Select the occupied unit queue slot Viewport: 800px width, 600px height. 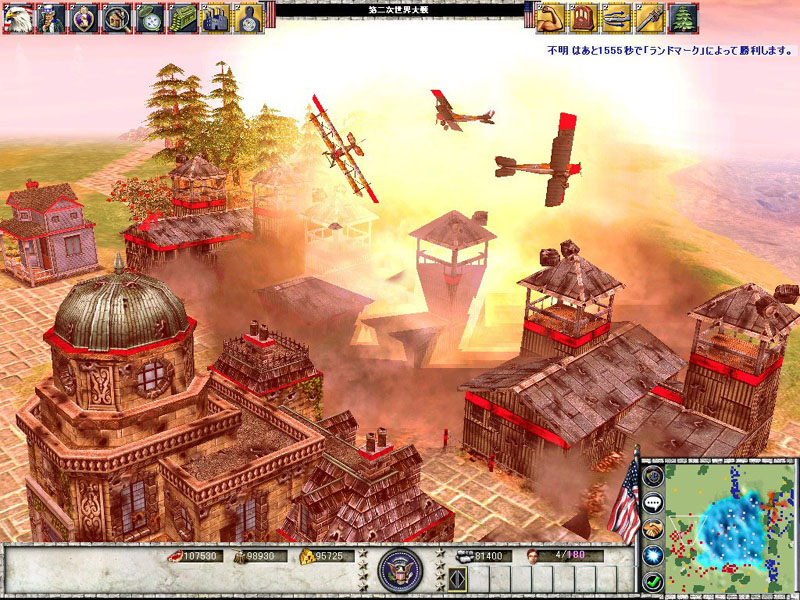coord(458,580)
